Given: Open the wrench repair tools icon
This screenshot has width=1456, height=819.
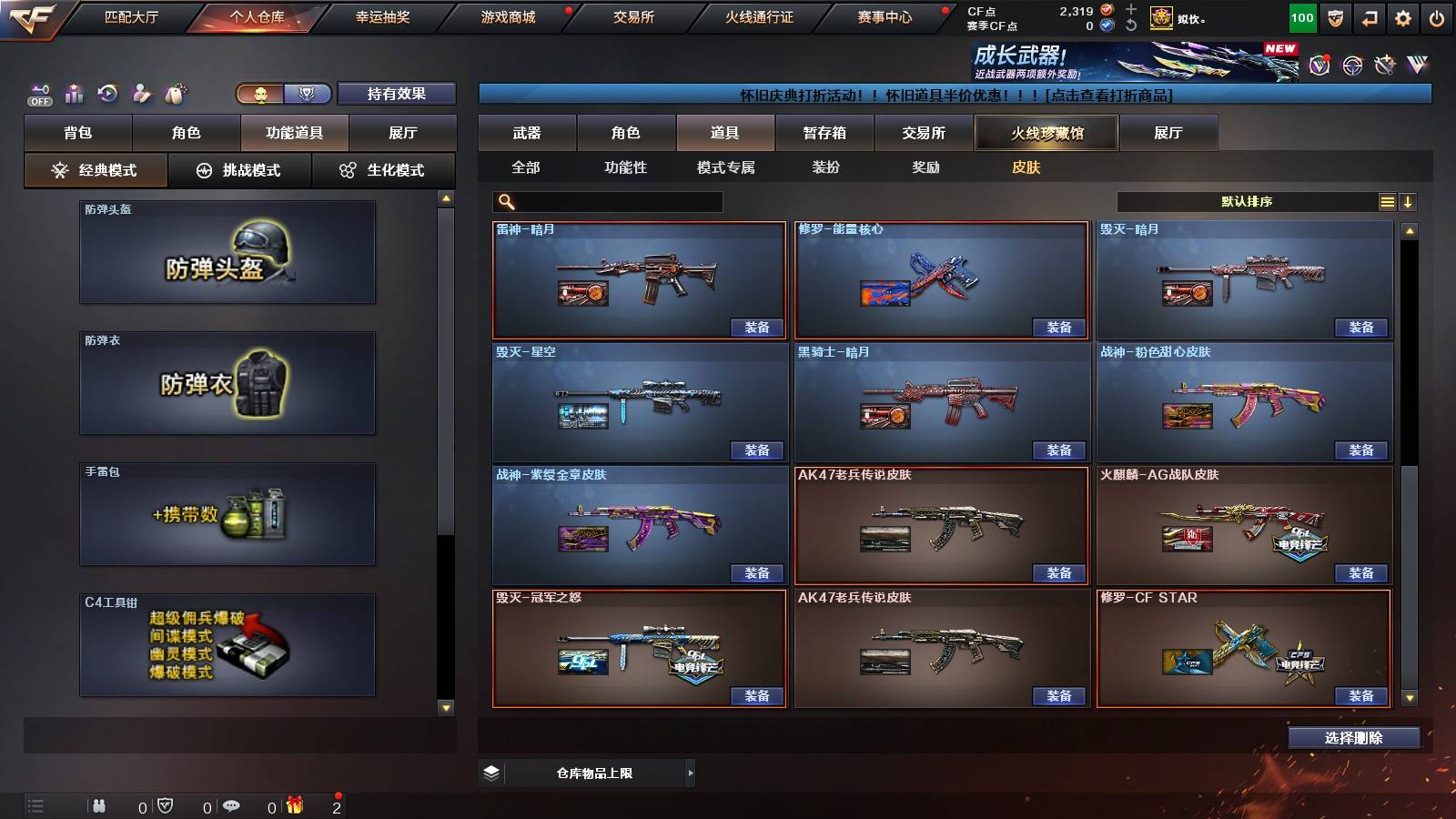Looking at the screenshot, I should [x=1383, y=66].
